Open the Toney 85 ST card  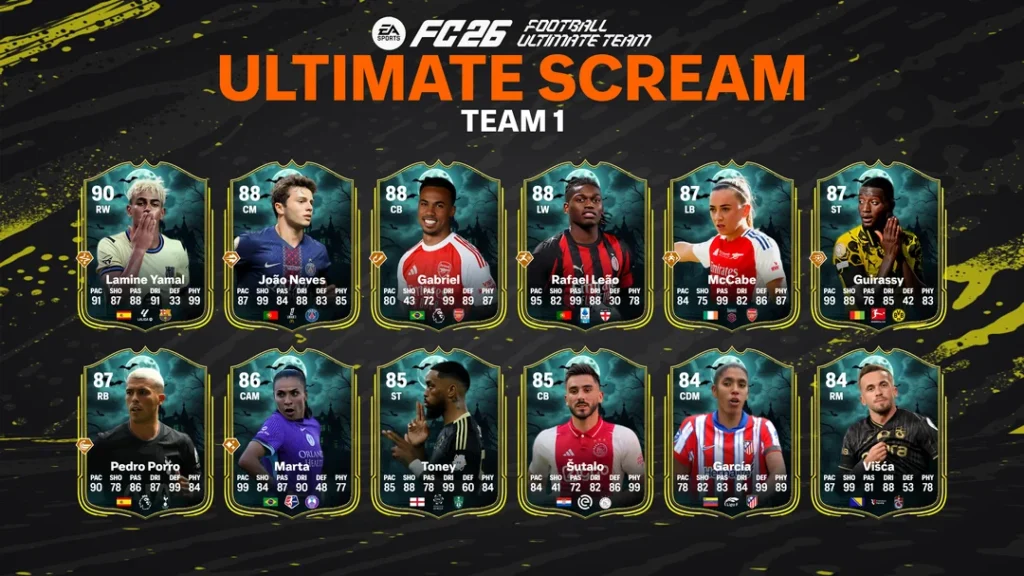tap(439, 432)
